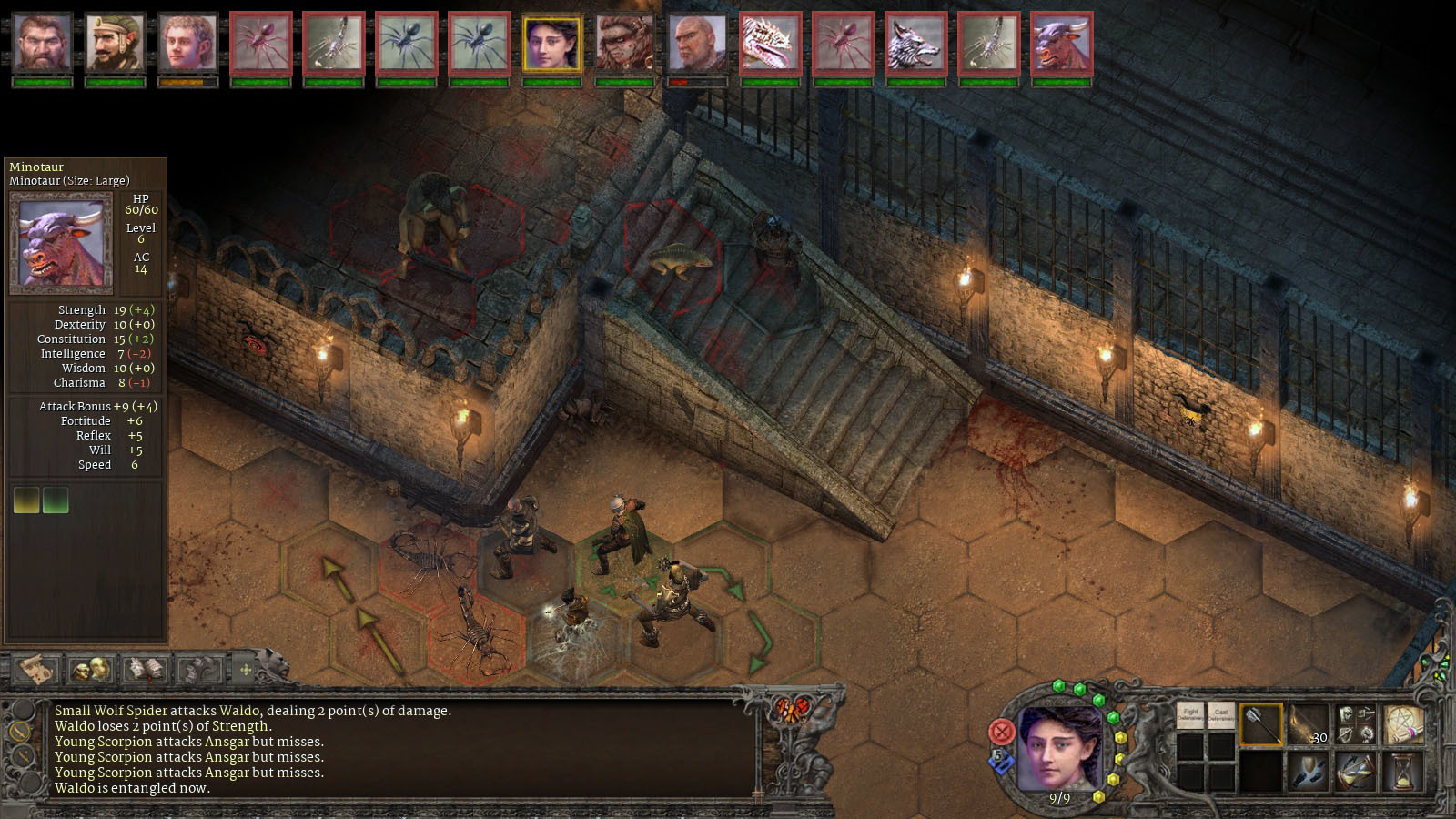
Task: Open the map scroll button
Action: [36, 671]
